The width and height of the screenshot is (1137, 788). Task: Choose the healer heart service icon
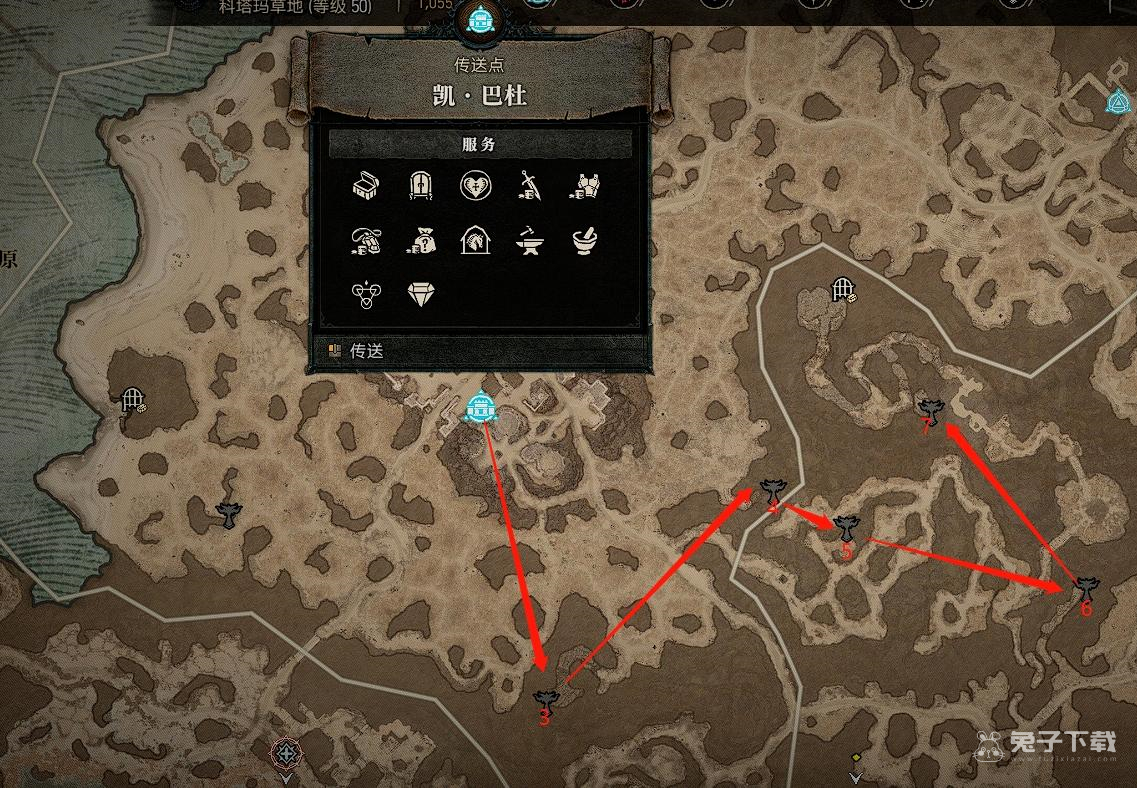(475, 186)
